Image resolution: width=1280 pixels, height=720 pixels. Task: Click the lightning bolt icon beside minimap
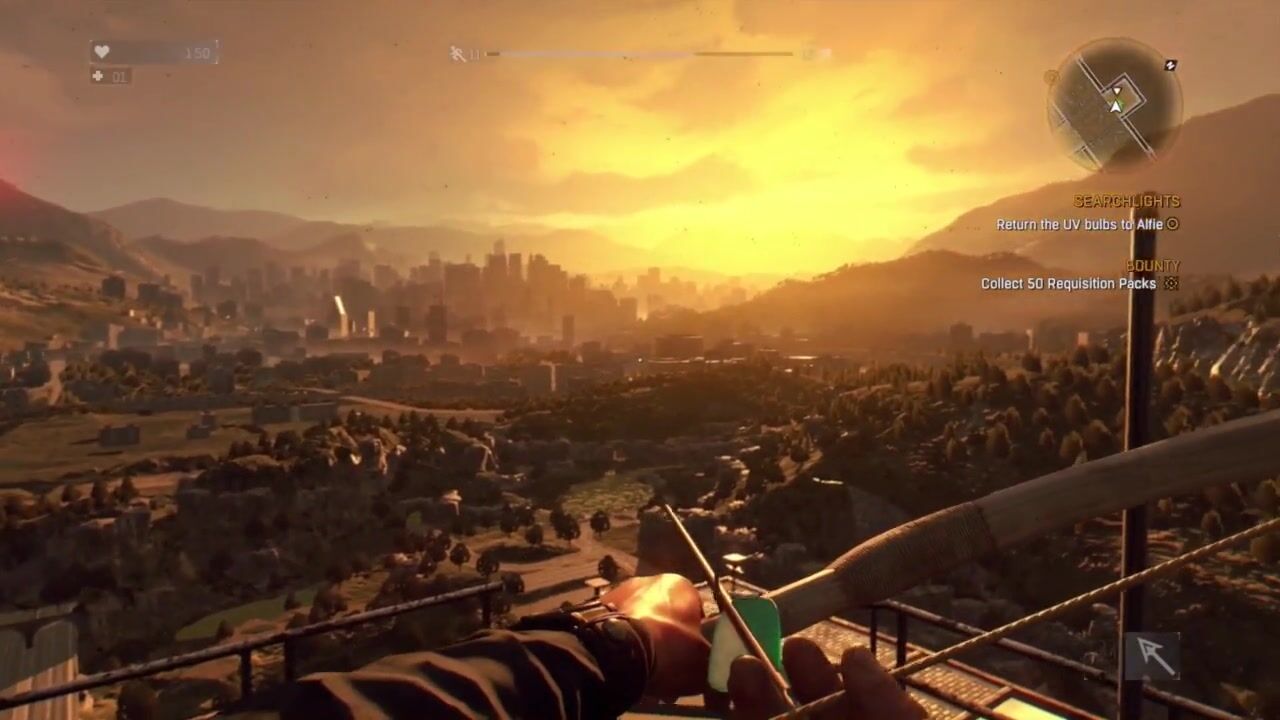pyautogui.click(x=1171, y=65)
